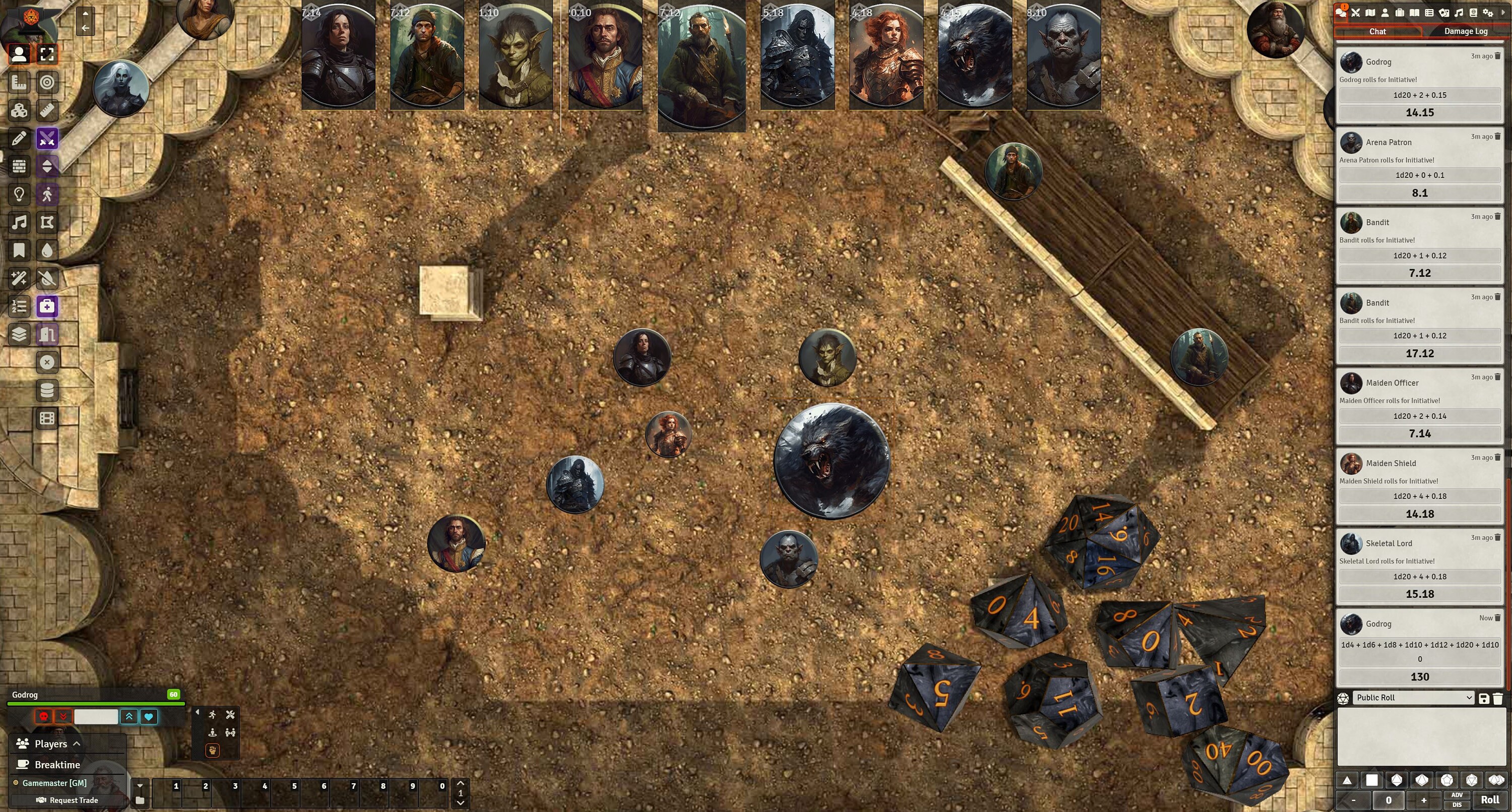Select the light bulb lighting tool
Screen dimensions: 1512x812
pos(19,194)
